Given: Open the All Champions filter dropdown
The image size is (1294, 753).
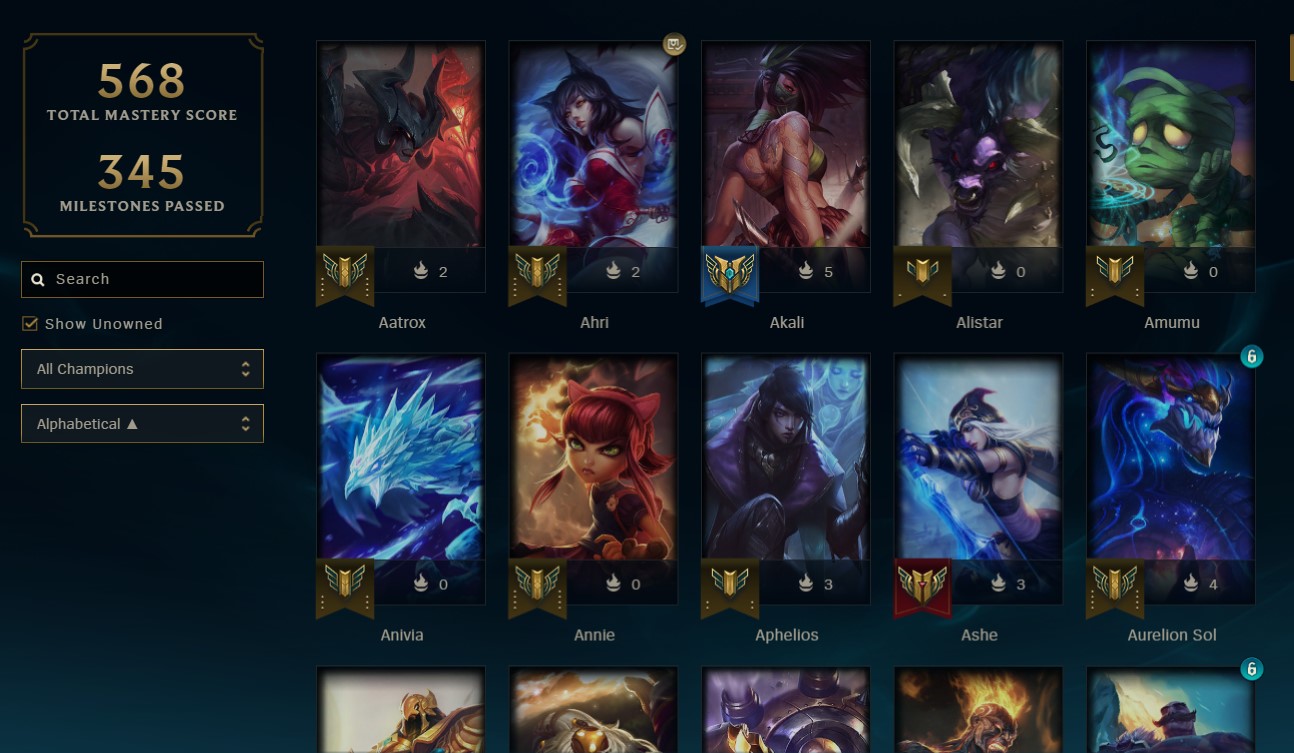Looking at the screenshot, I should point(142,369).
